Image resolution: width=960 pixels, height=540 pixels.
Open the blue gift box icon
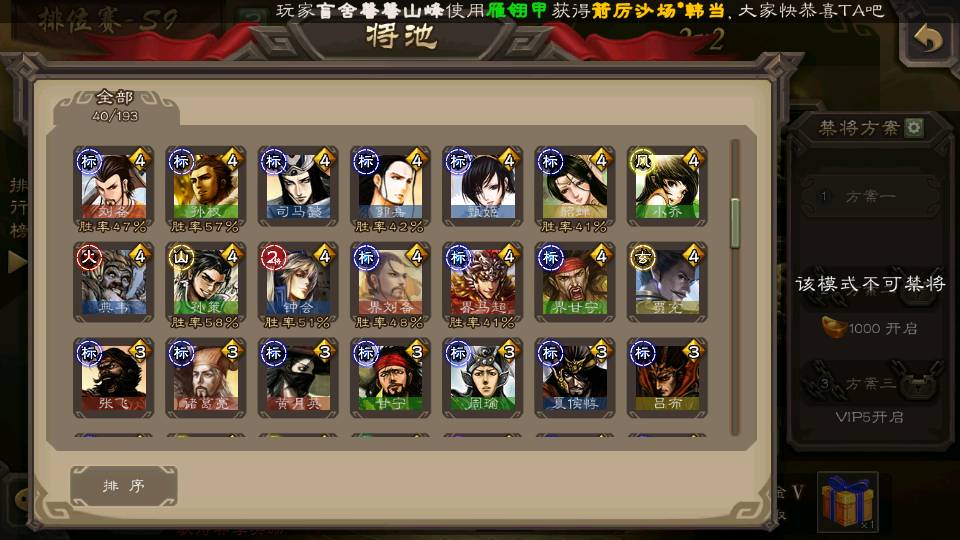point(848,501)
